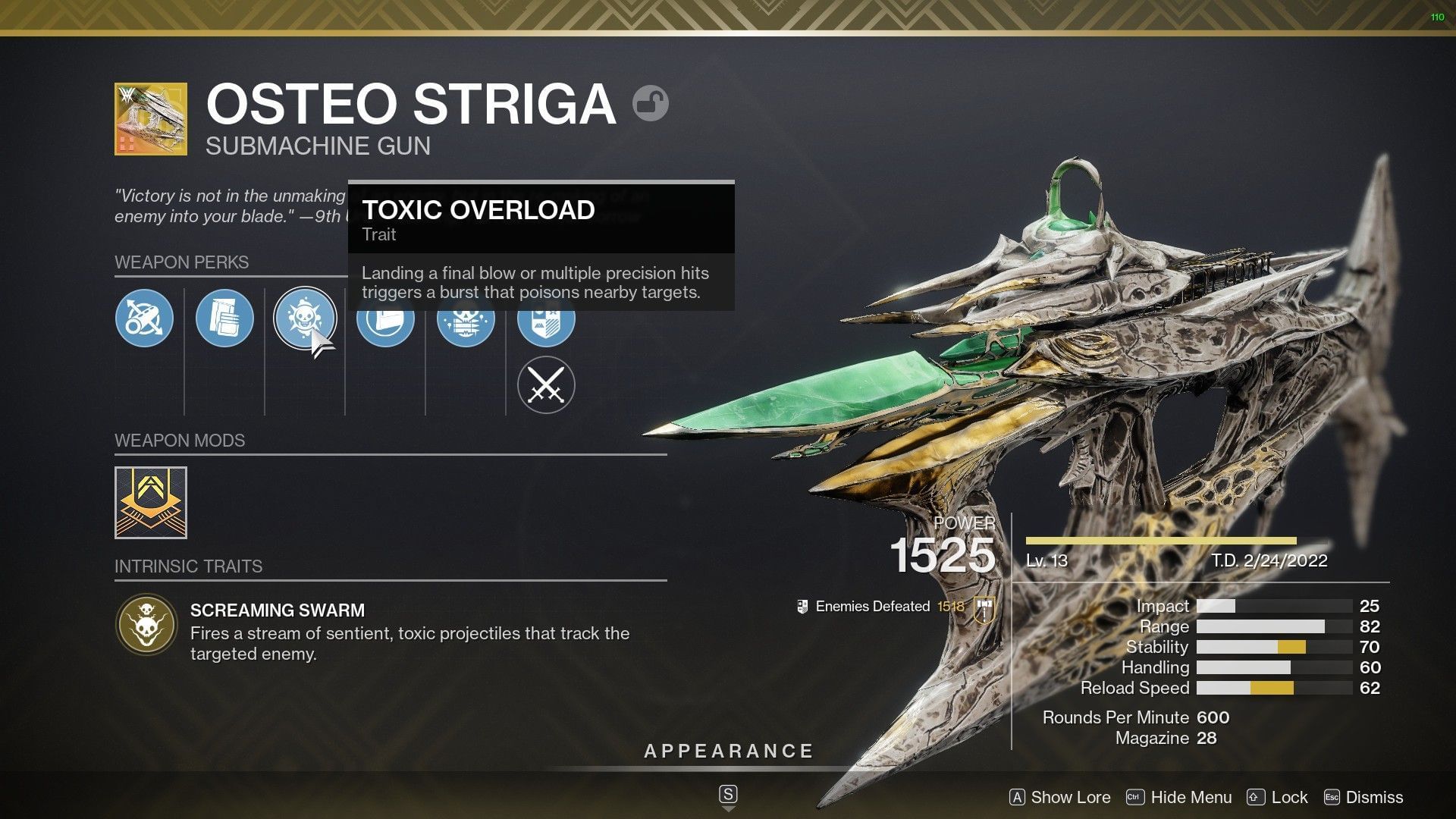Viewport: 1456px width, 819px height.
Task: Select the fourth weapon perk icon
Action: coord(385,320)
